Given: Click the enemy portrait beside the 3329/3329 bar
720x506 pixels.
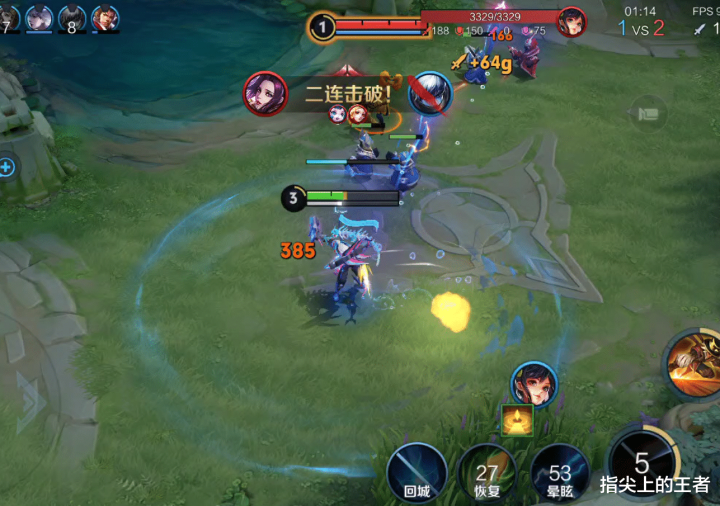Looking at the screenshot, I should tap(571, 22).
